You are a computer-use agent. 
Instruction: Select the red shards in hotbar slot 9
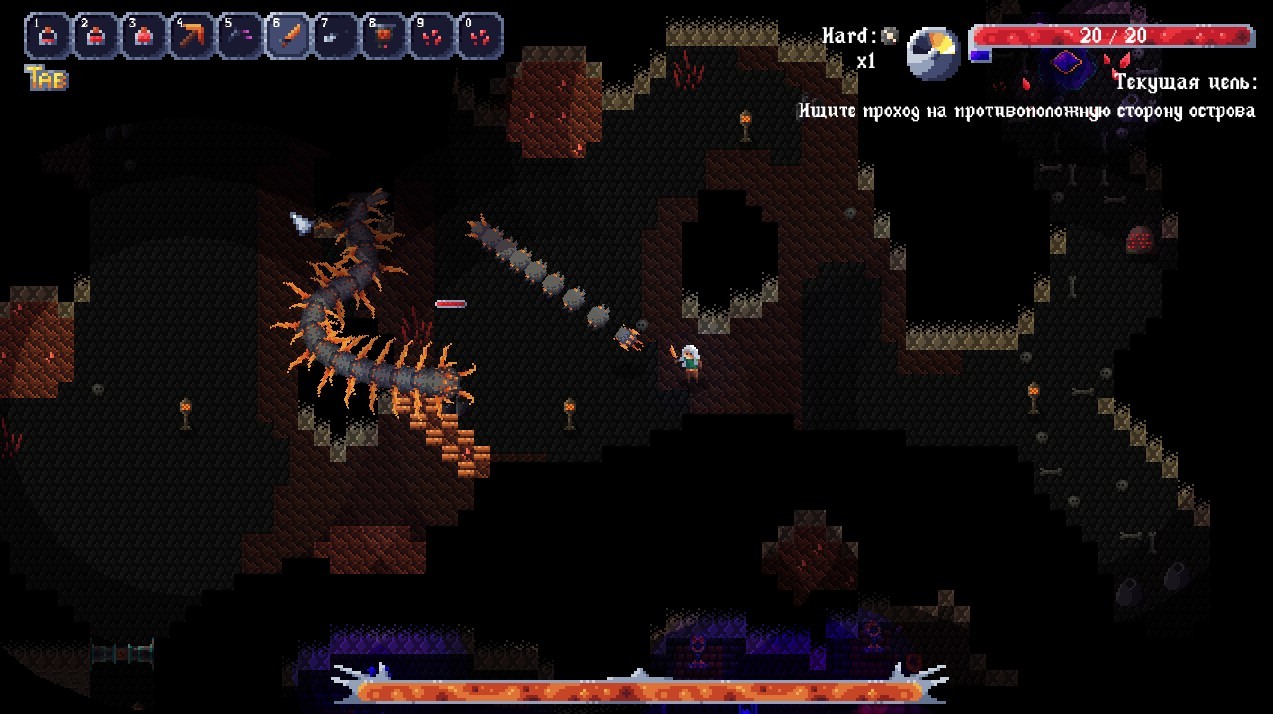click(431, 37)
